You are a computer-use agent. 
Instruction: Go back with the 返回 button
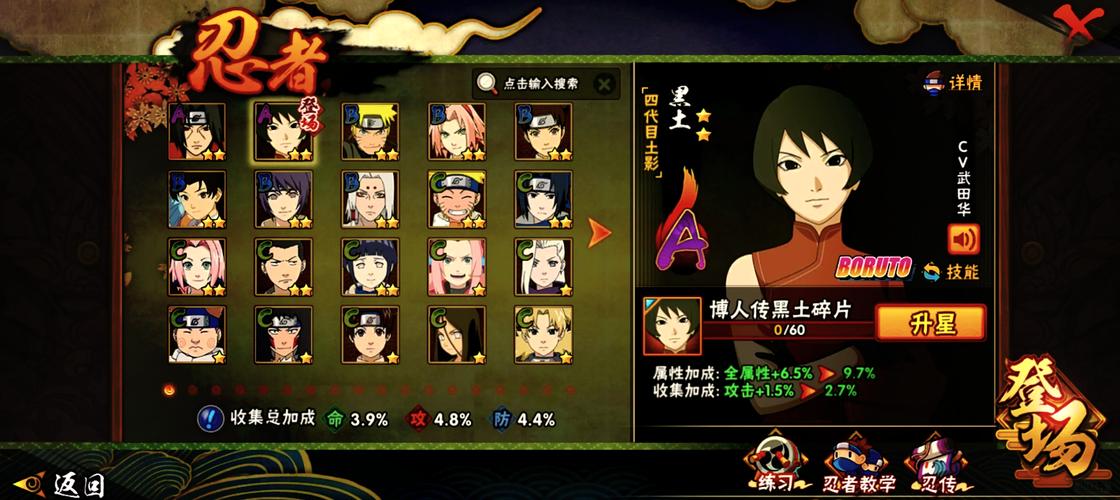click(62, 486)
